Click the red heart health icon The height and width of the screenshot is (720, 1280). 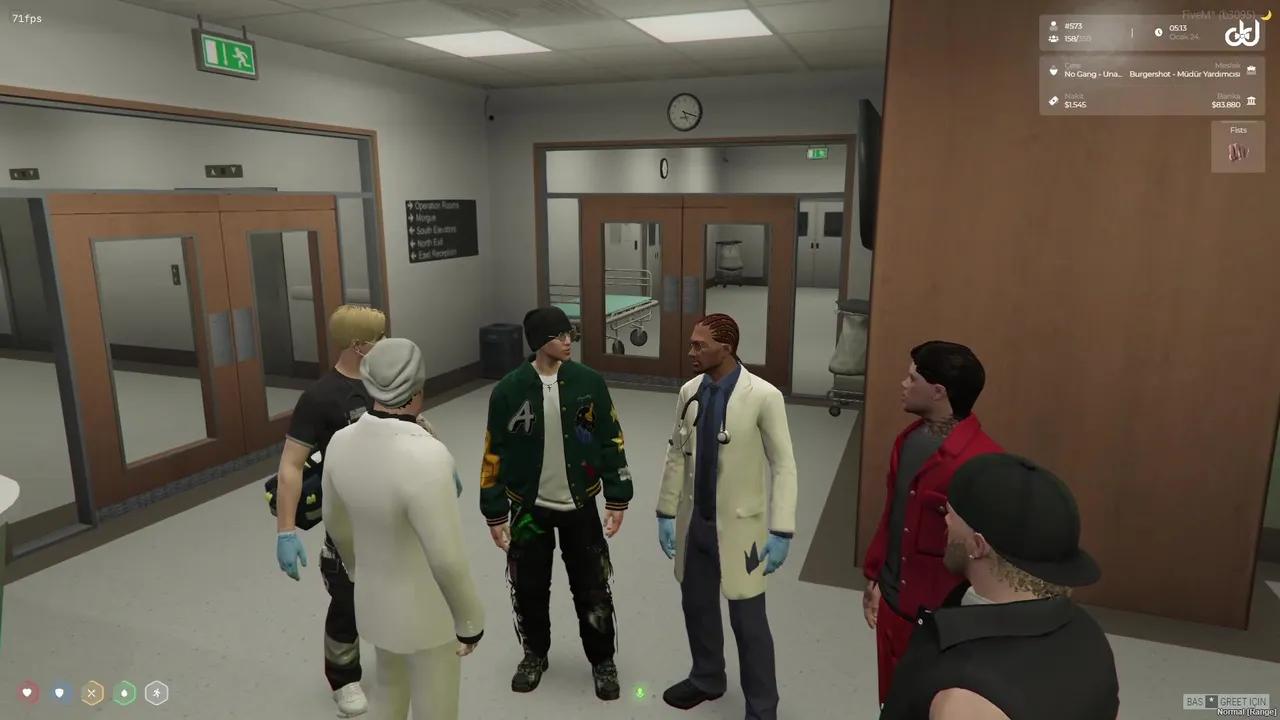(x=28, y=692)
